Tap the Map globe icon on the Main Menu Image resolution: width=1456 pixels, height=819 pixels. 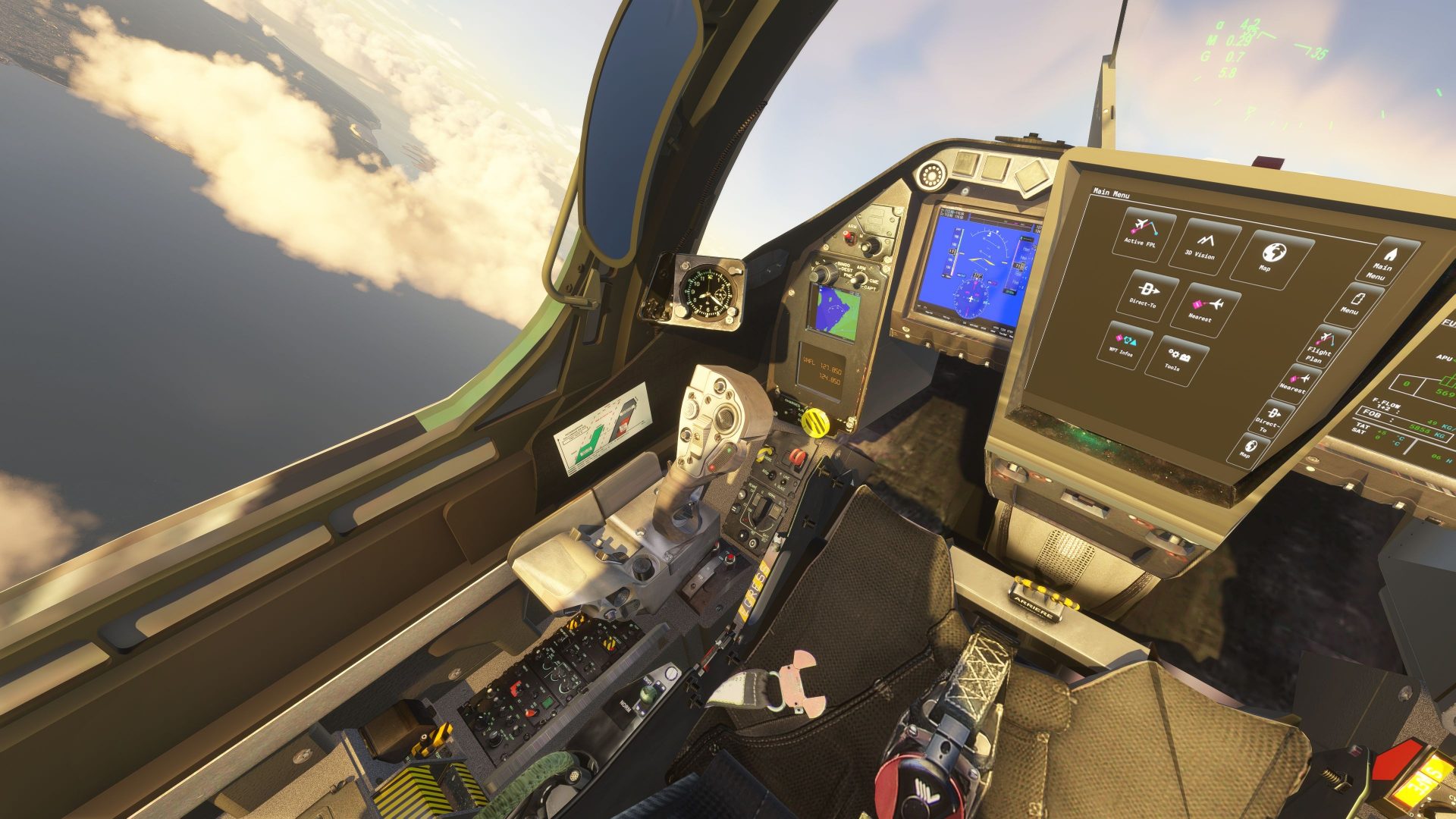(x=1274, y=256)
